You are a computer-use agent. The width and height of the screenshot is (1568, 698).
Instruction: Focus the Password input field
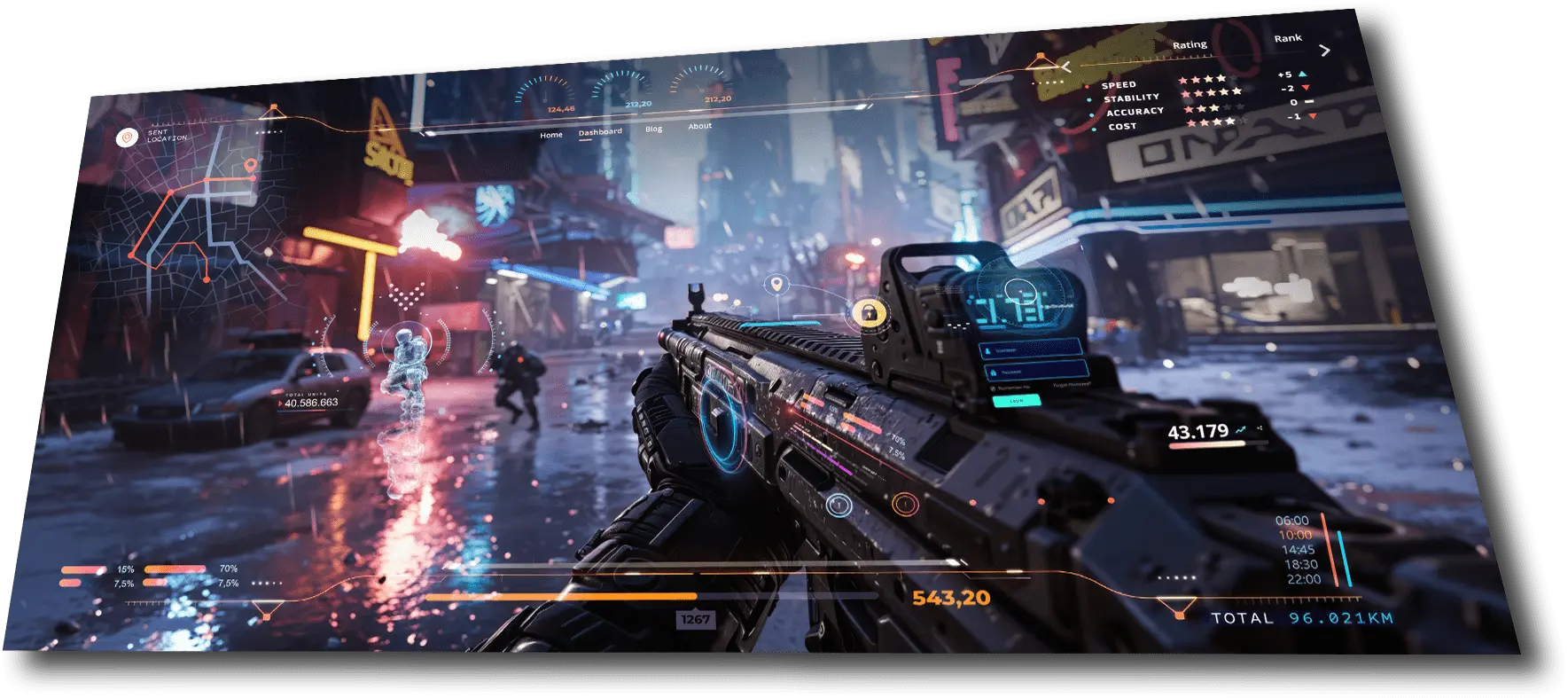click(x=1034, y=371)
